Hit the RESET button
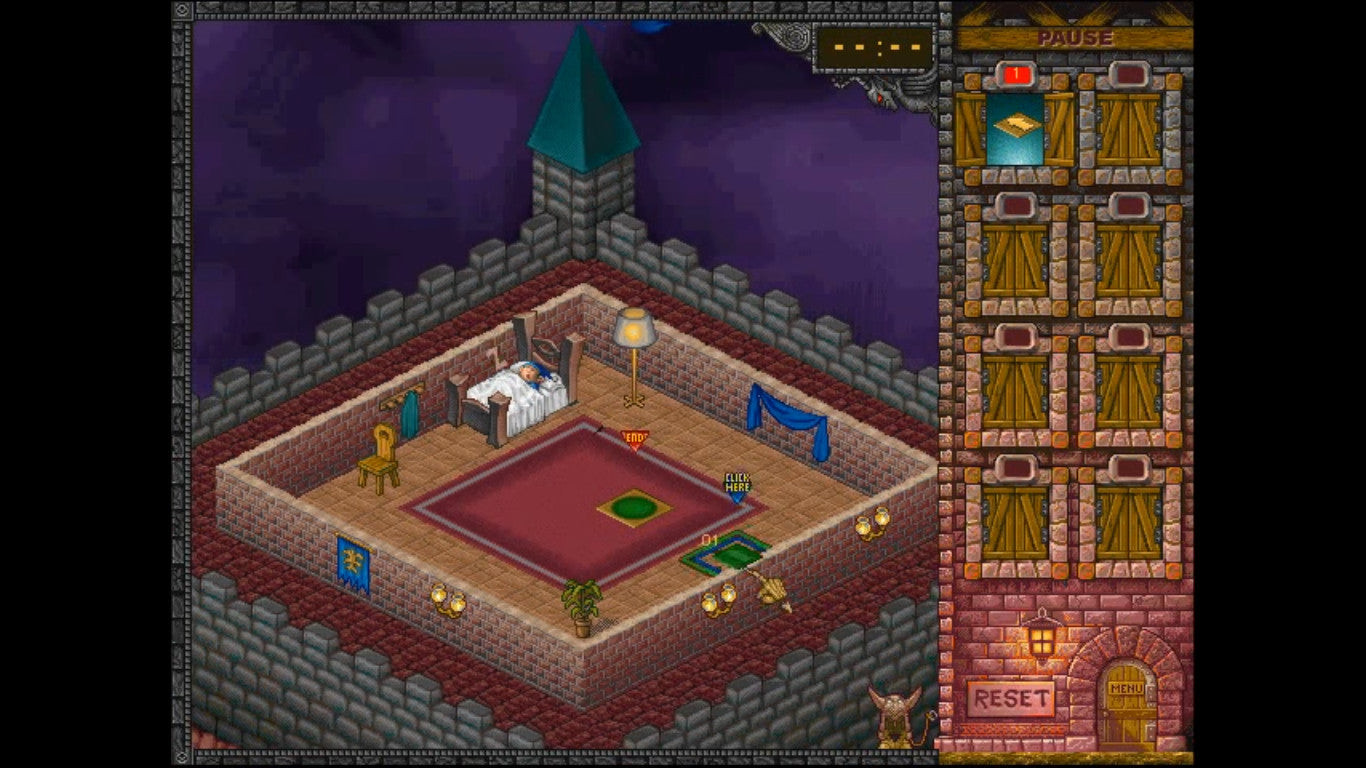 [x=1011, y=698]
